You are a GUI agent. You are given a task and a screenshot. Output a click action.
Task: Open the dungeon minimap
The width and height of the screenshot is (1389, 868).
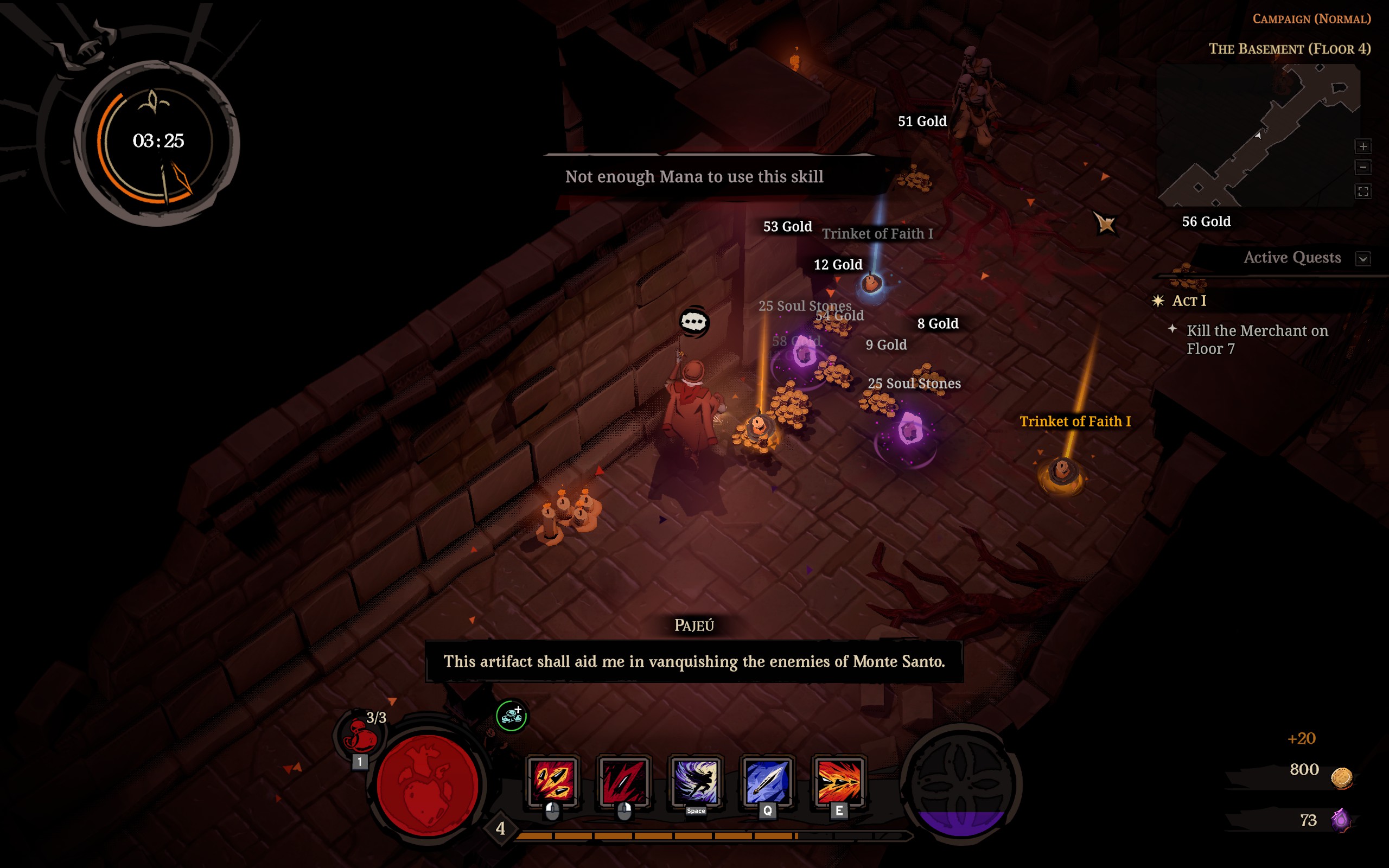pos(1257,135)
